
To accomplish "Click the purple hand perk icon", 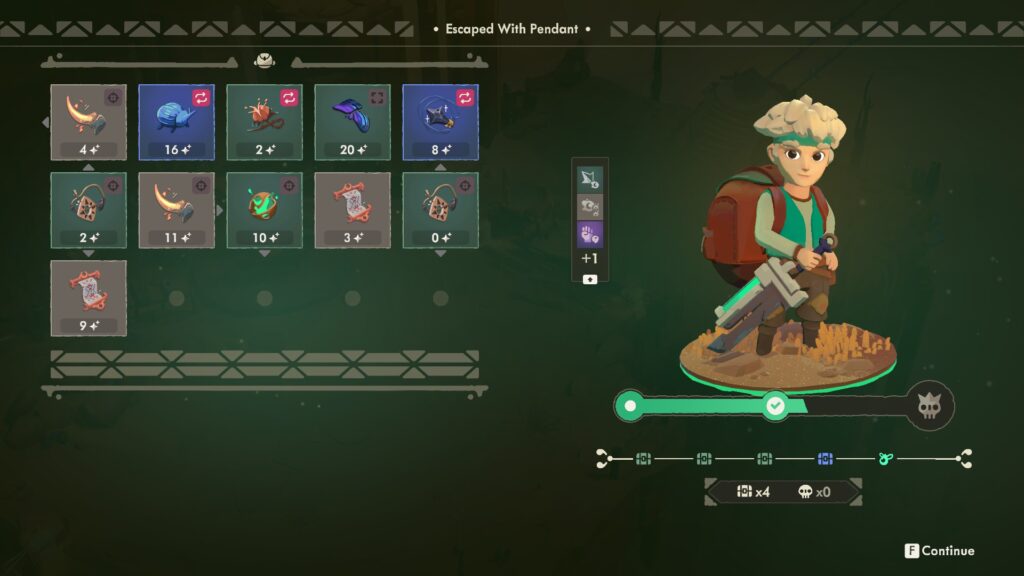I will (x=590, y=234).
